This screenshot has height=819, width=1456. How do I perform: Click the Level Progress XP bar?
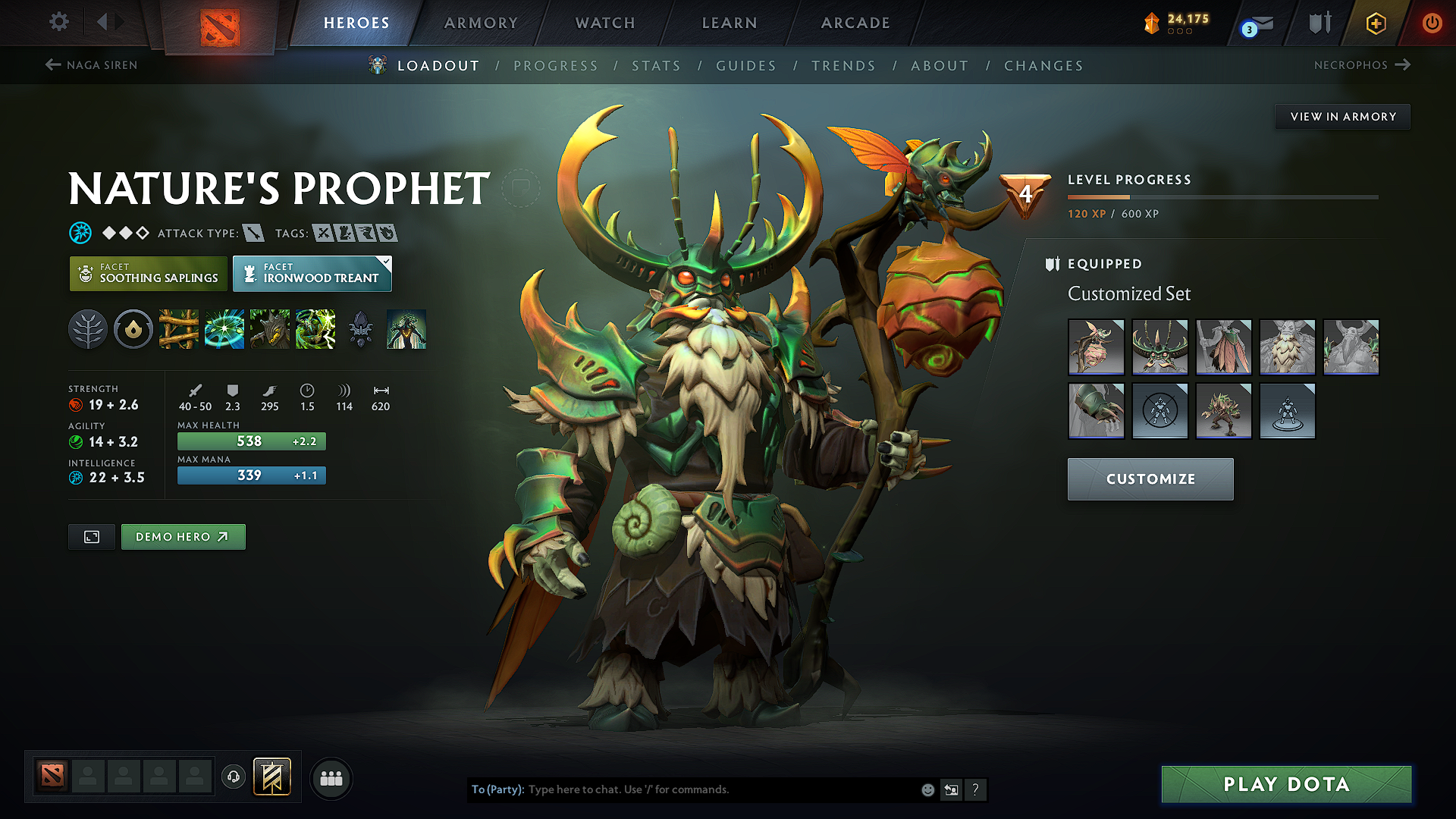point(1223,196)
